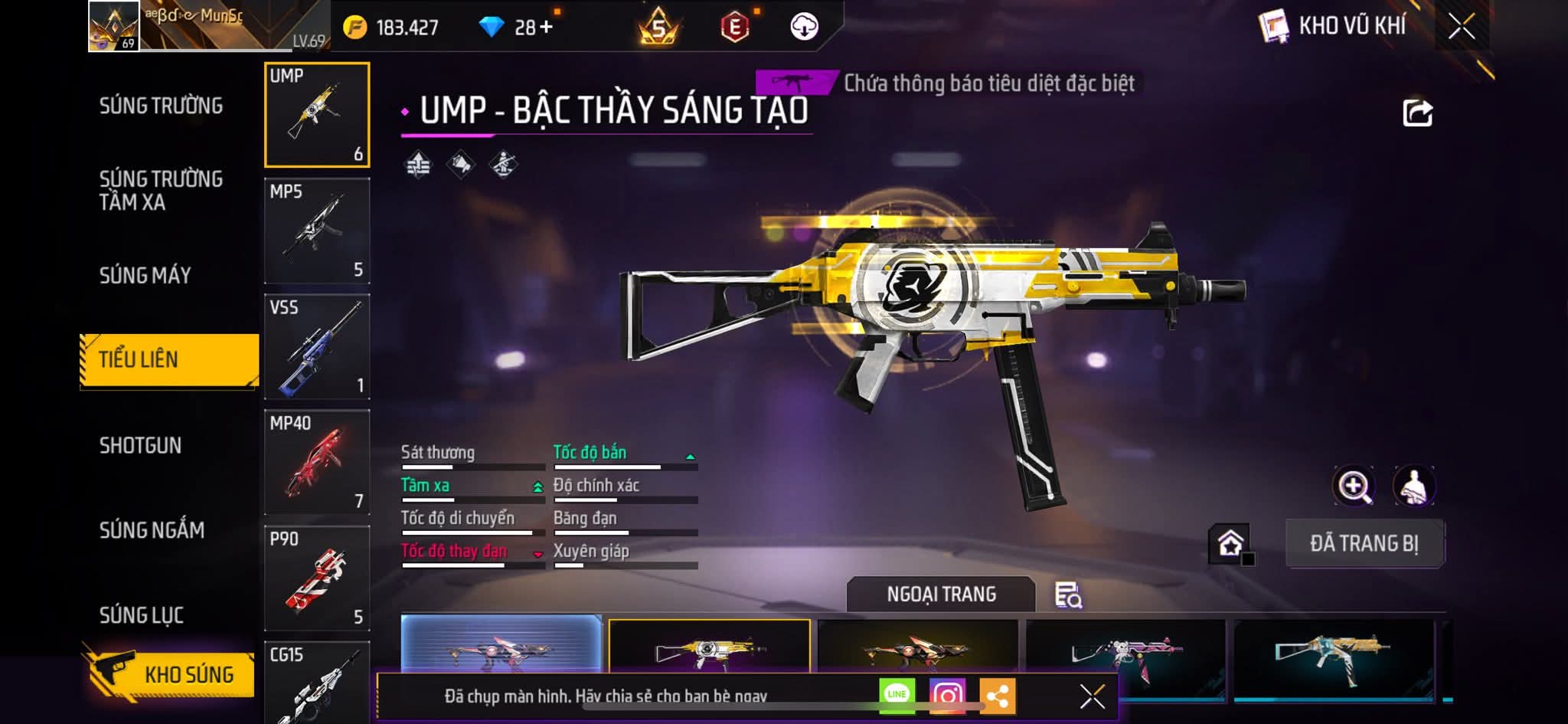Close the weapon vault screen
This screenshot has width=1568, height=724.
click(1461, 27)
